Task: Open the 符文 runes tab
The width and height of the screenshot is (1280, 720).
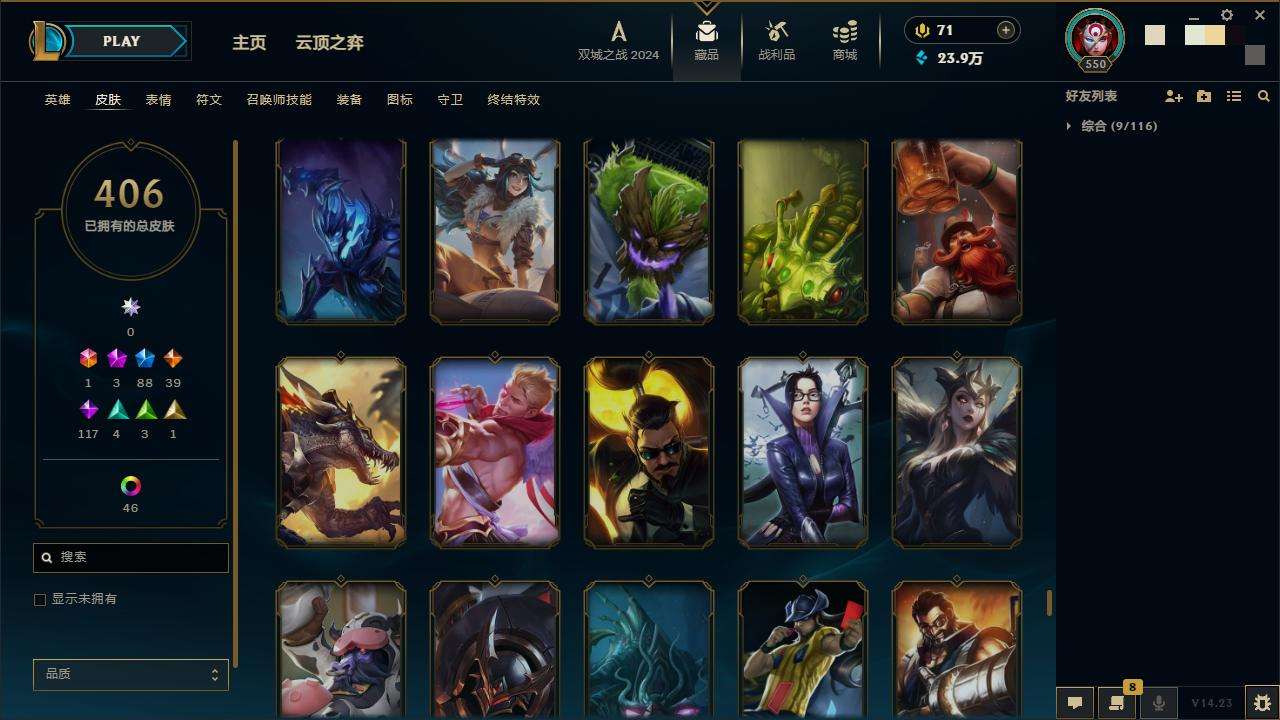Action: pos(208,100)
